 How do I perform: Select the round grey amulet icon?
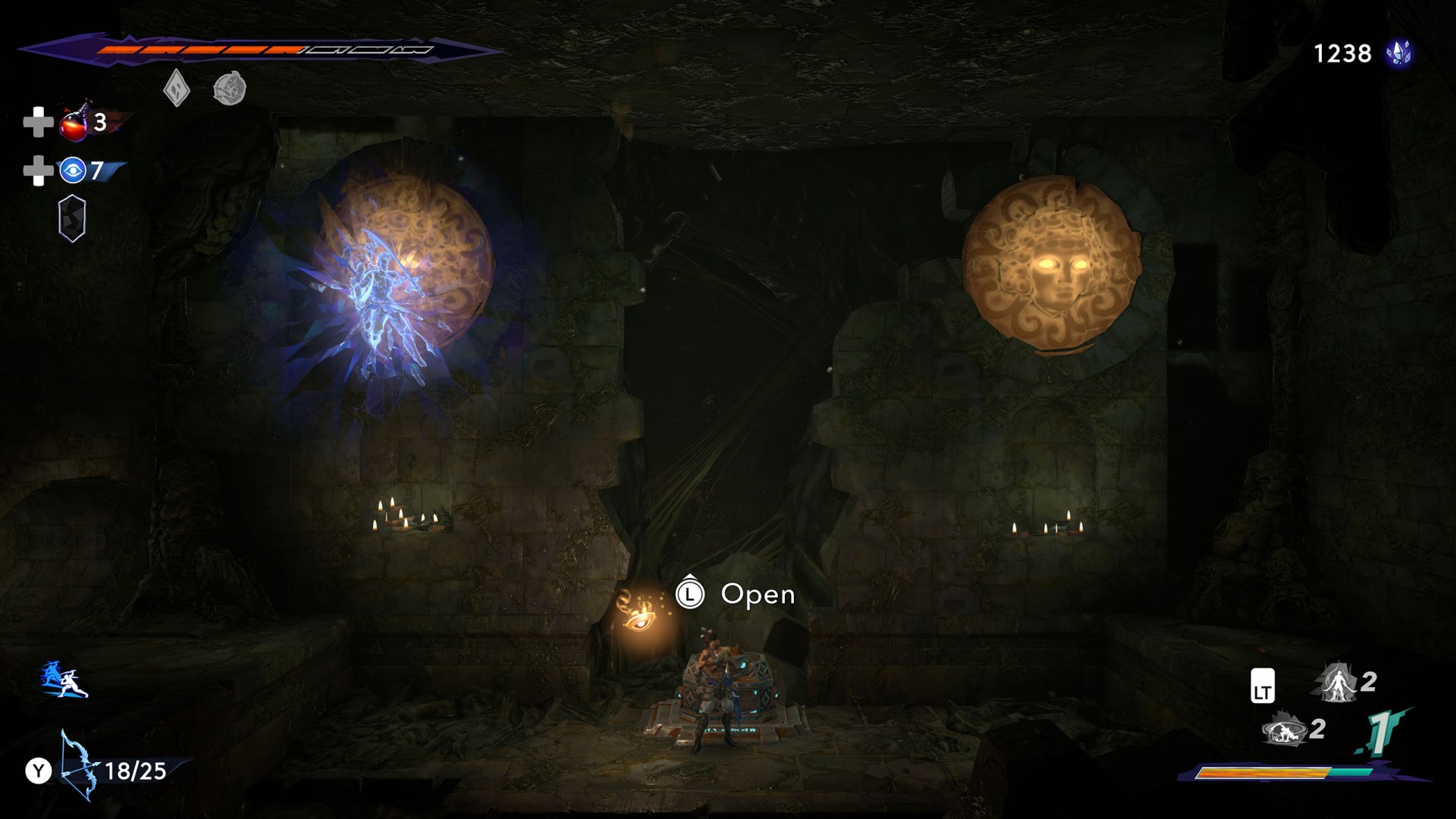[229, 89]
